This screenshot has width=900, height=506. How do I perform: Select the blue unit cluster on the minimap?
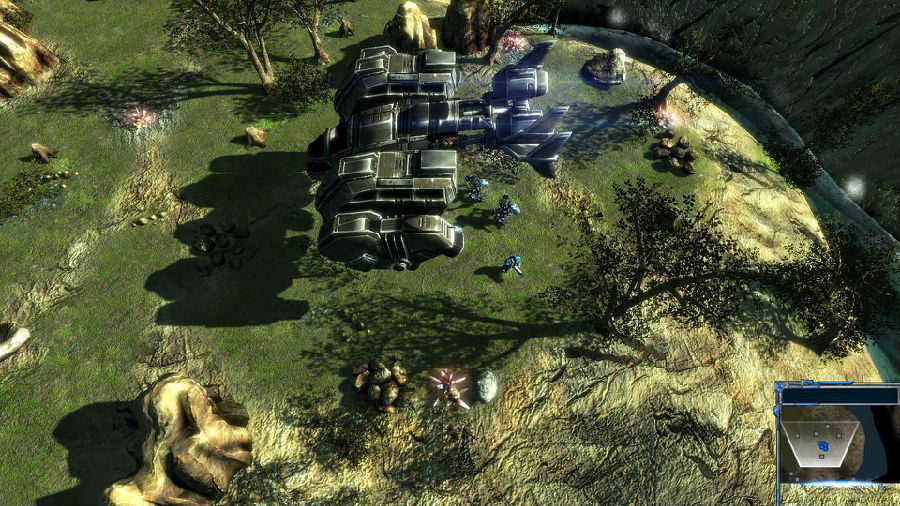[822, 444]
